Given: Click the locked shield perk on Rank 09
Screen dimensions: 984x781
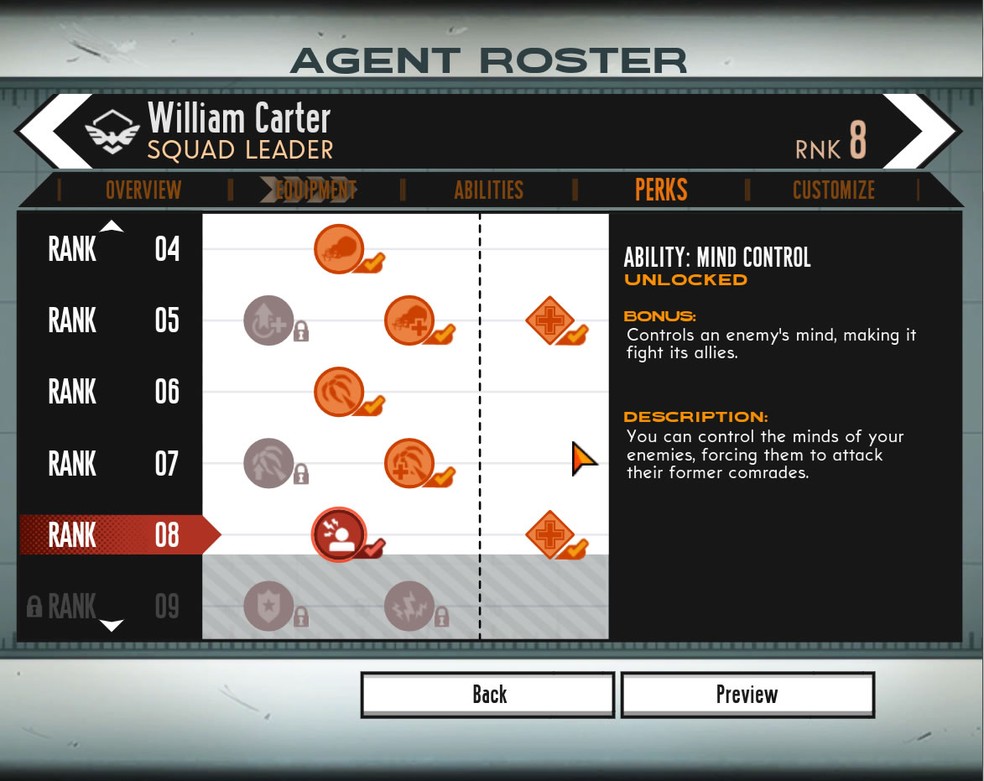Looking at the screenshot, I should point(269,605).
